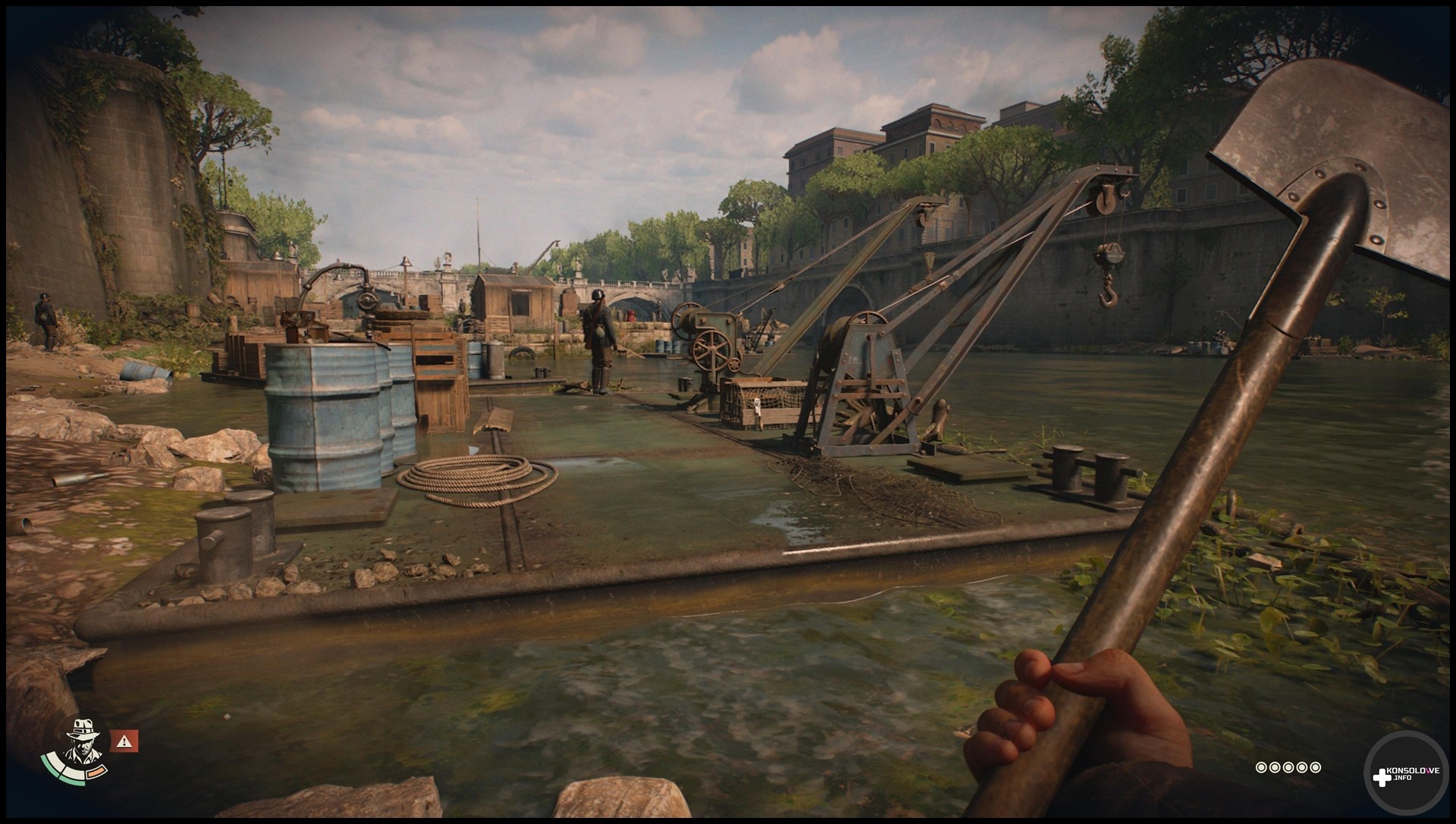Select the red warning triangle alert icon
1456x824 pixels.
(x=124, y=741)
